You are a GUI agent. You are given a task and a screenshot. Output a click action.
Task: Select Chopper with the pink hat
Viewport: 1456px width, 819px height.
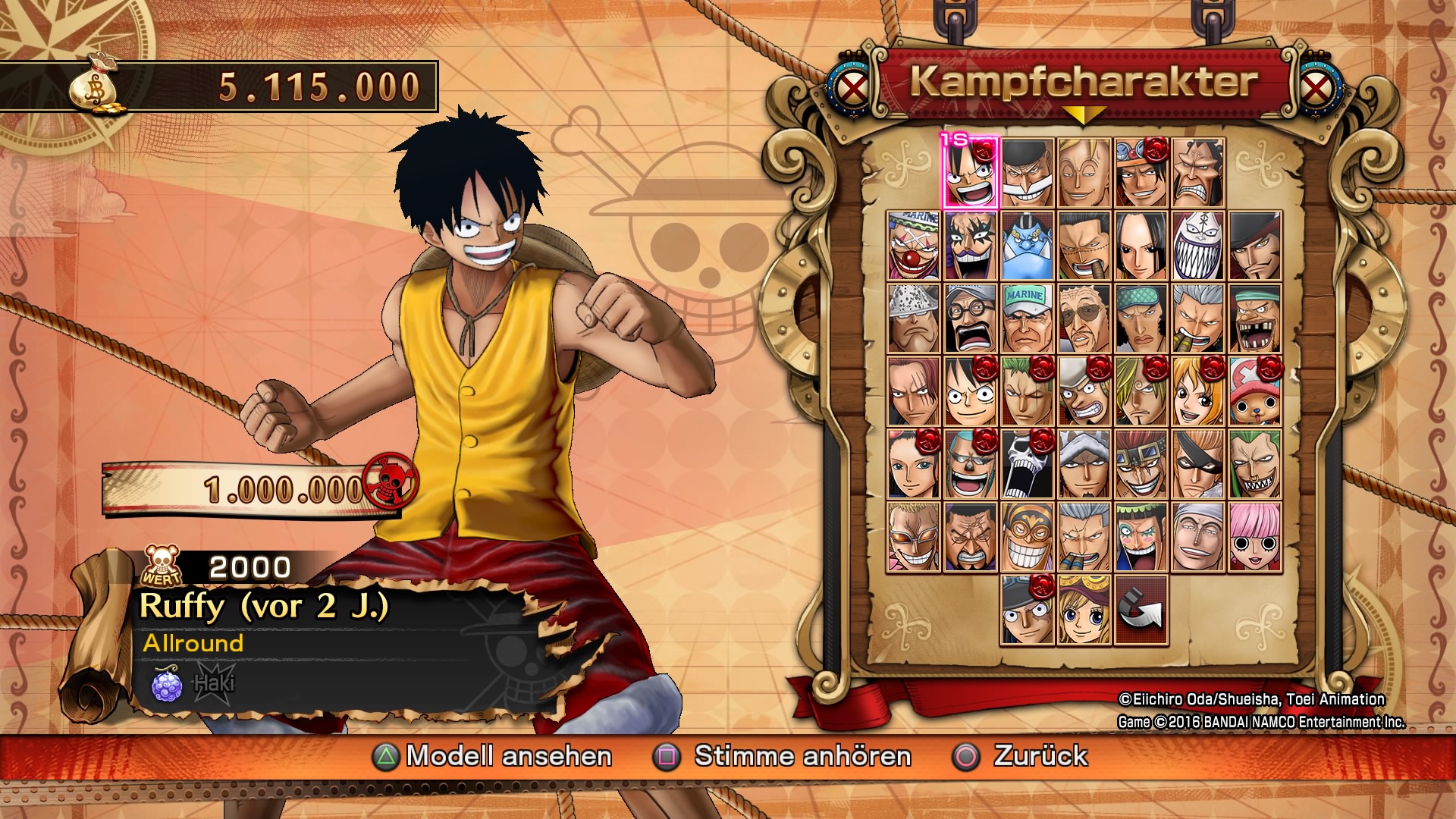pyautogui.click(x=1255, y=391)
